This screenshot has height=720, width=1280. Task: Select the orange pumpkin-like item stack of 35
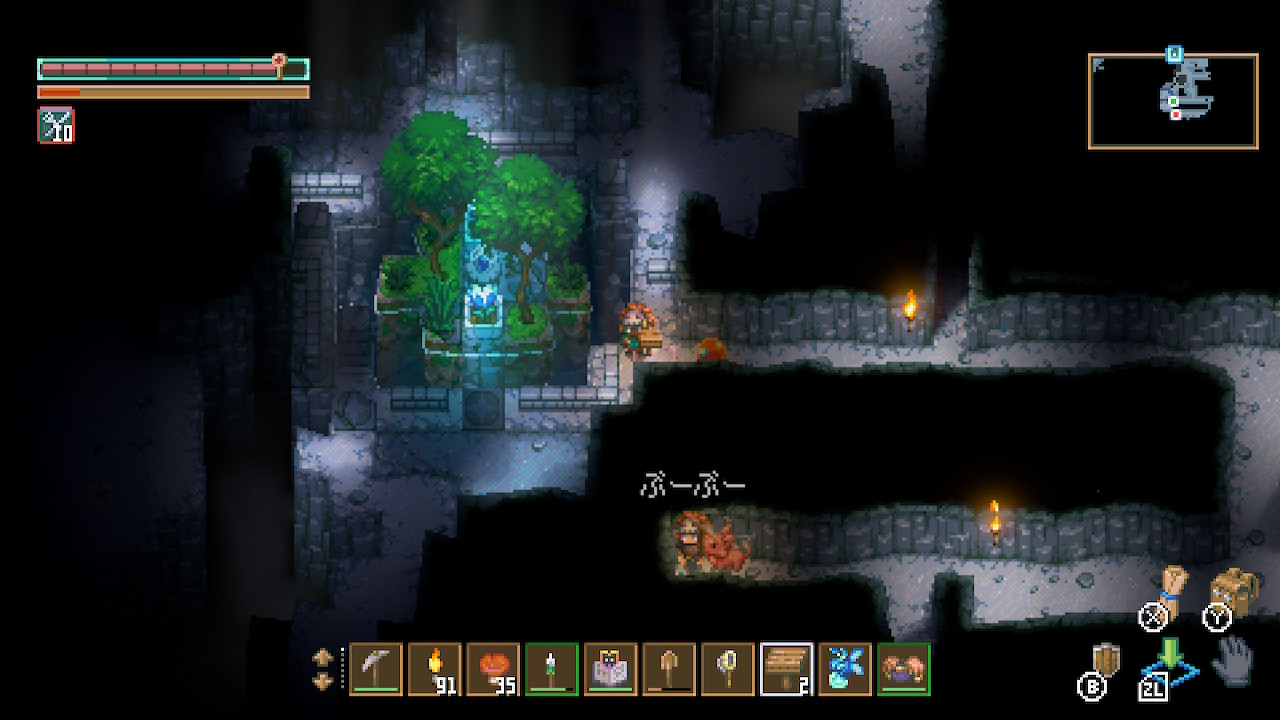point(493,668)
